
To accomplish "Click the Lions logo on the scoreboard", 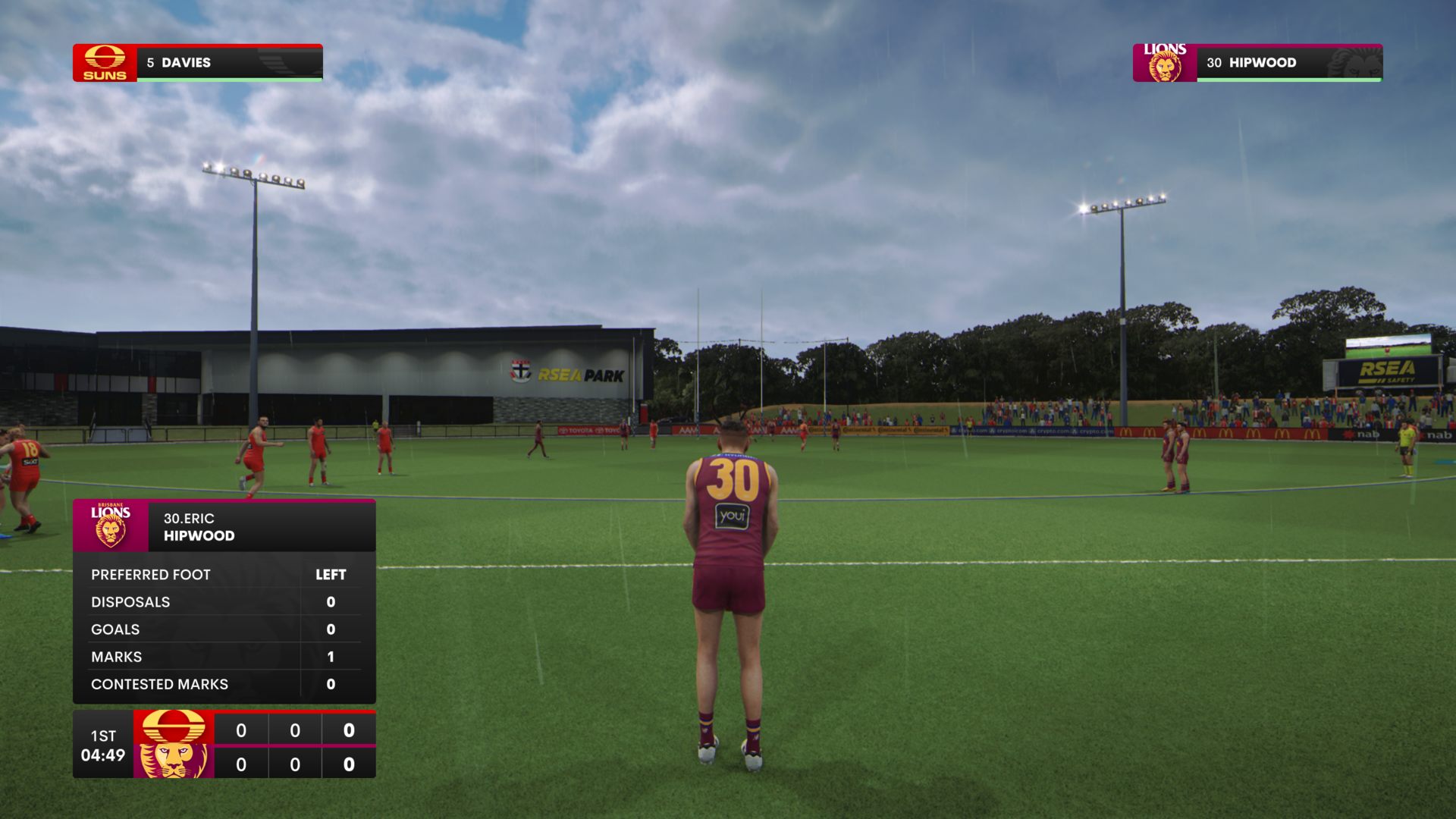I will [174, 761].
